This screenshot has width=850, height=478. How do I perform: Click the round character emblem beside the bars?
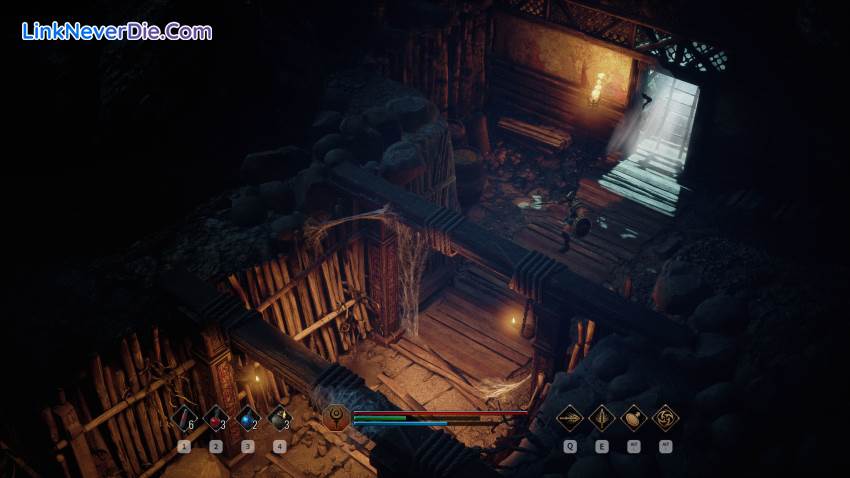tap(338, 417)
